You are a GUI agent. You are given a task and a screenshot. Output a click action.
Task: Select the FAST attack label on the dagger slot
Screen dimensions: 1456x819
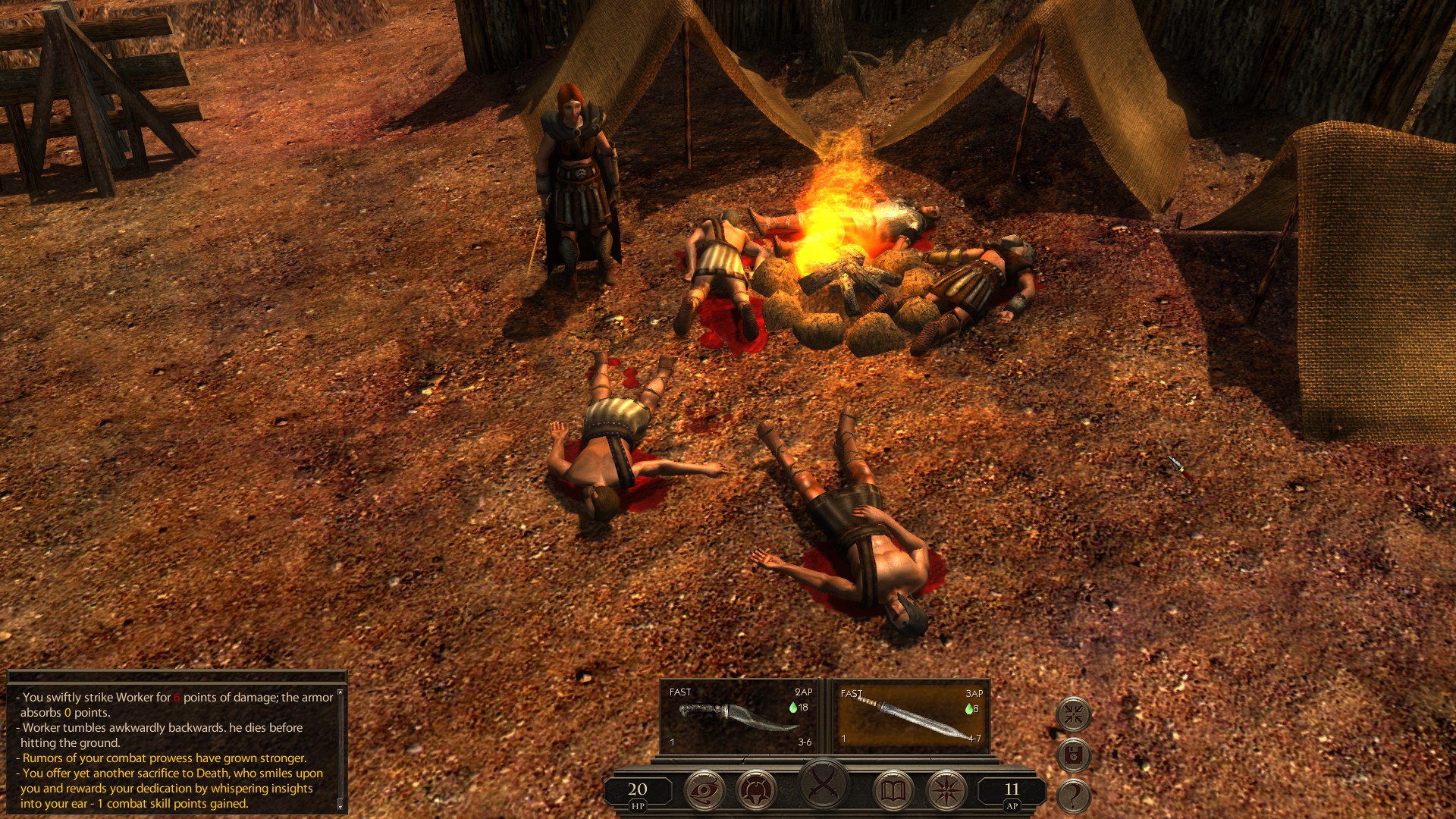[x=679, y=693]
